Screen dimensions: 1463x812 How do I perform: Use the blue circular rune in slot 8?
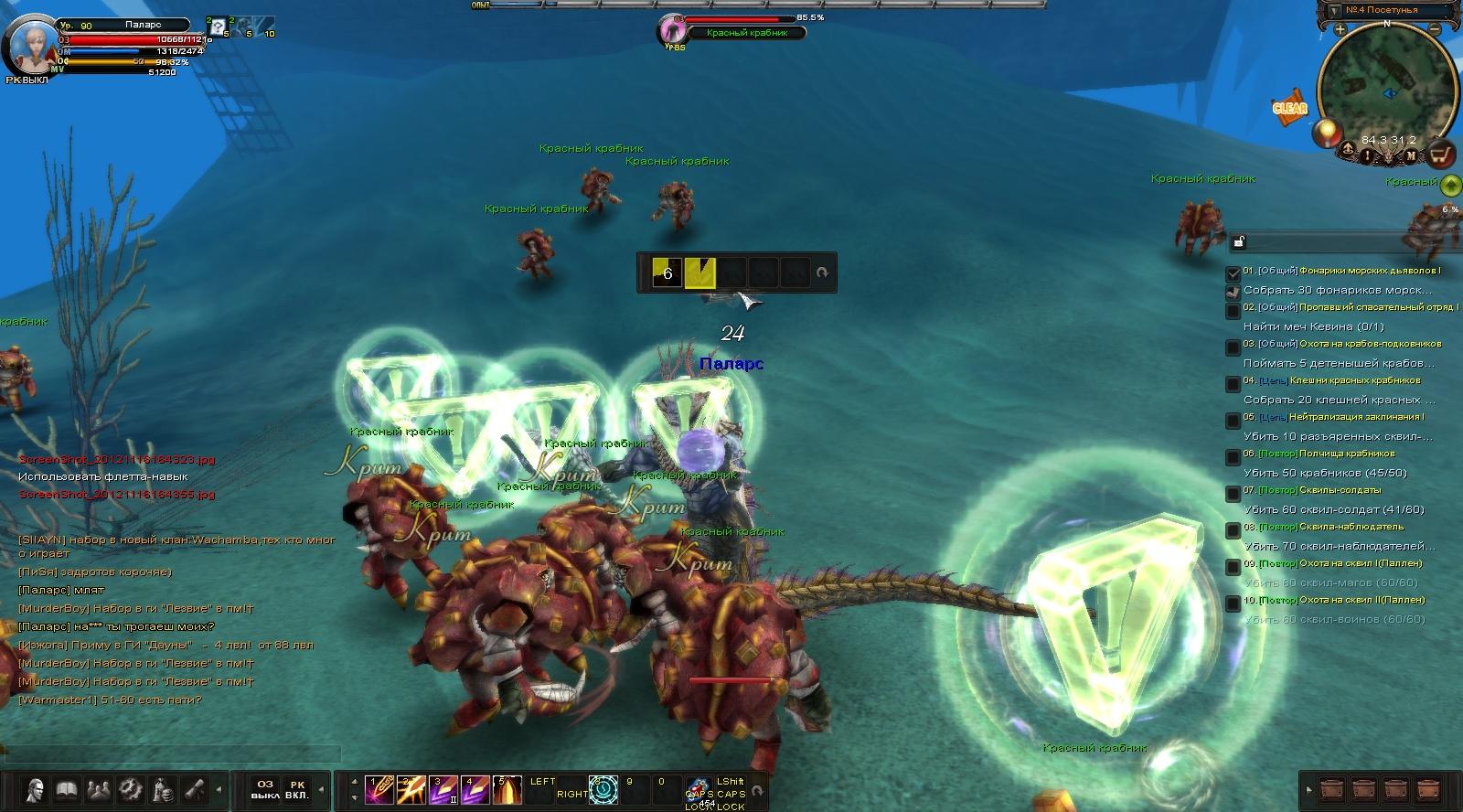point(603,788)
